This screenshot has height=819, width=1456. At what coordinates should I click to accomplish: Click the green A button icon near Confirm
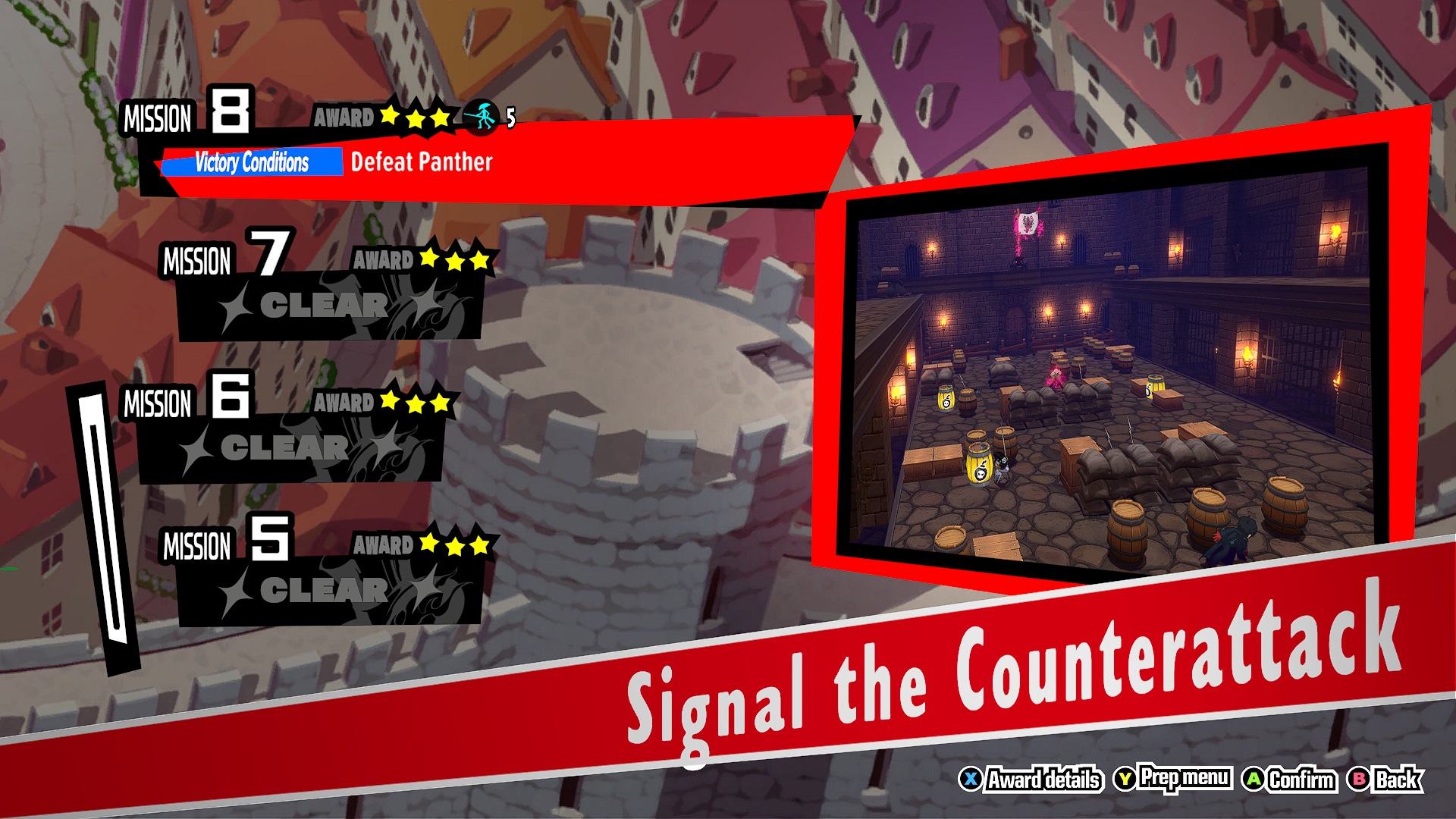point(1254,778)
